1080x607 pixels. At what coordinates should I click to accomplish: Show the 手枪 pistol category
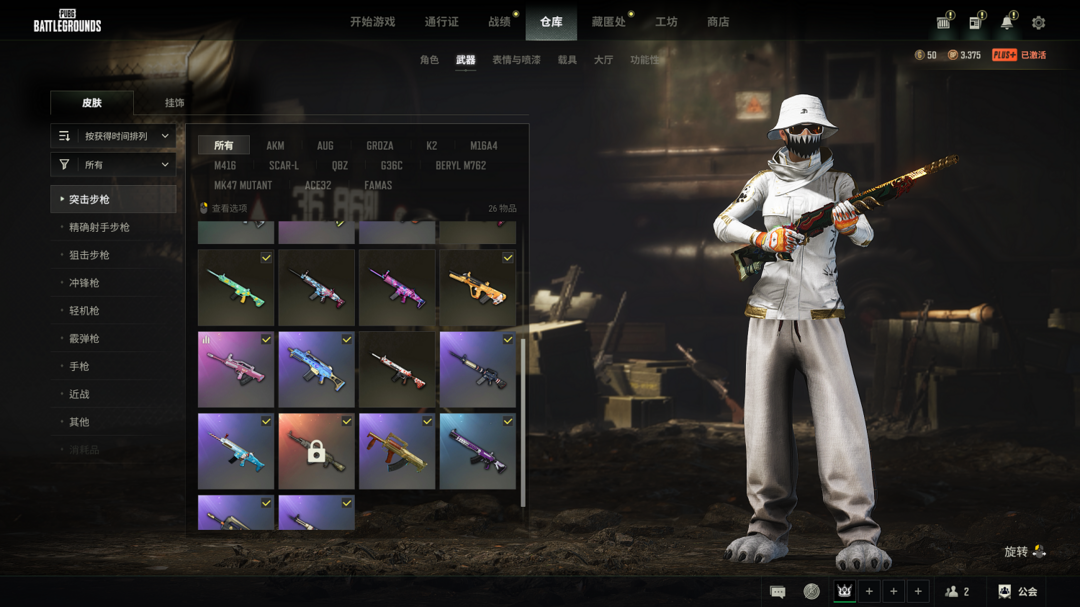tap(79, 367)
